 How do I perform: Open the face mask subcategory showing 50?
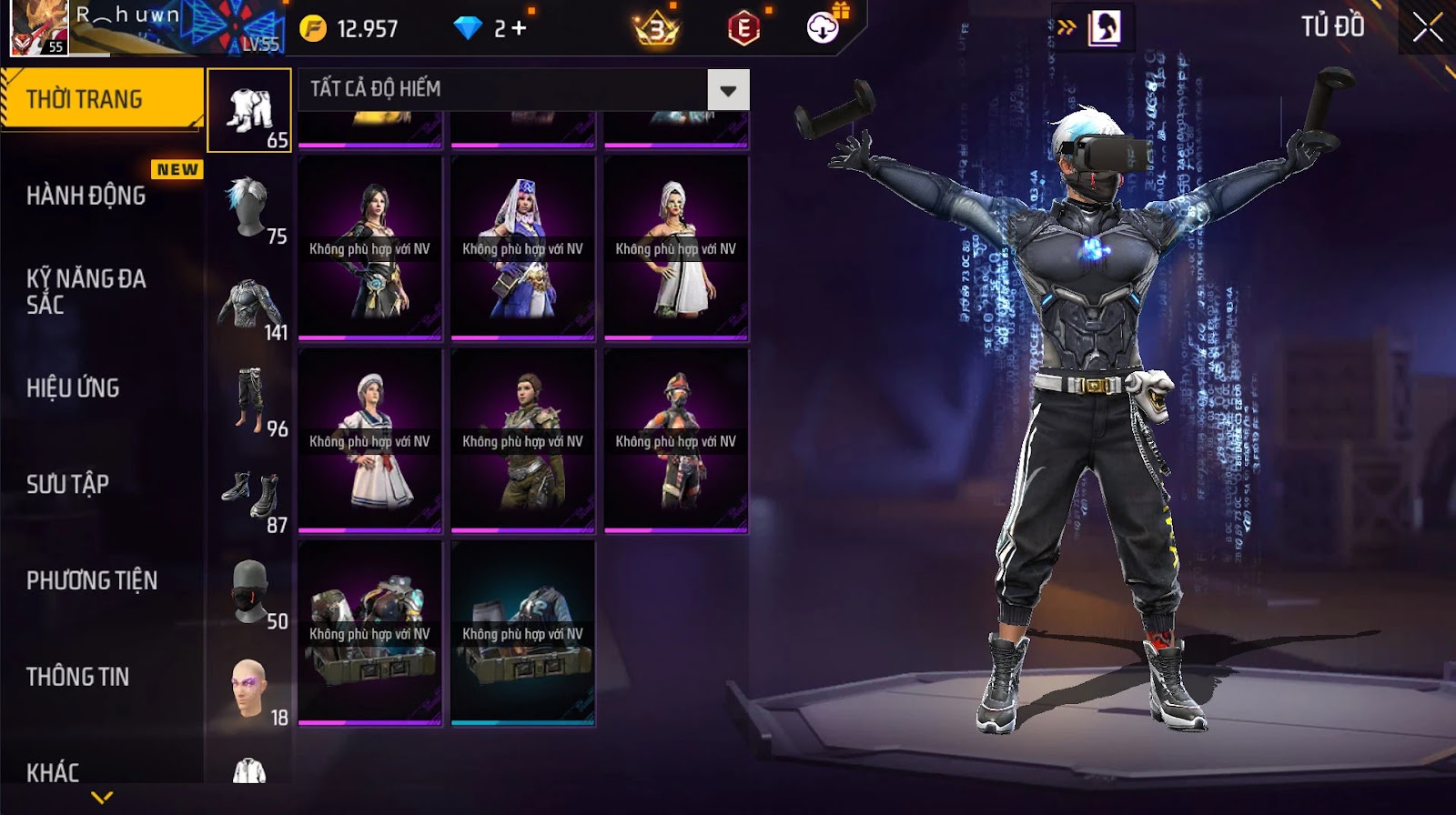[249, 594]
